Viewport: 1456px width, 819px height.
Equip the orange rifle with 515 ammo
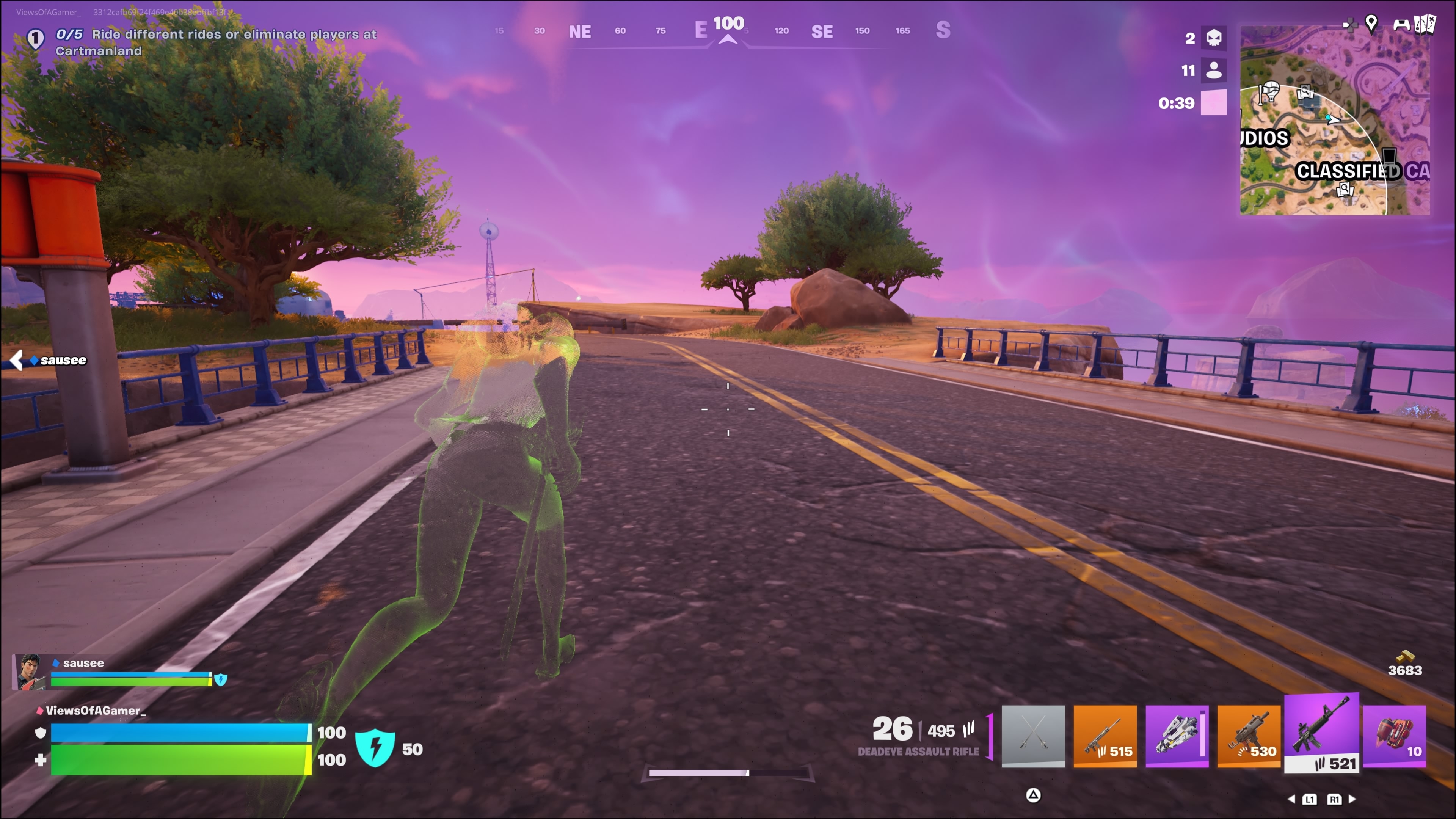pyautogui.click(x=1105, y=735)
